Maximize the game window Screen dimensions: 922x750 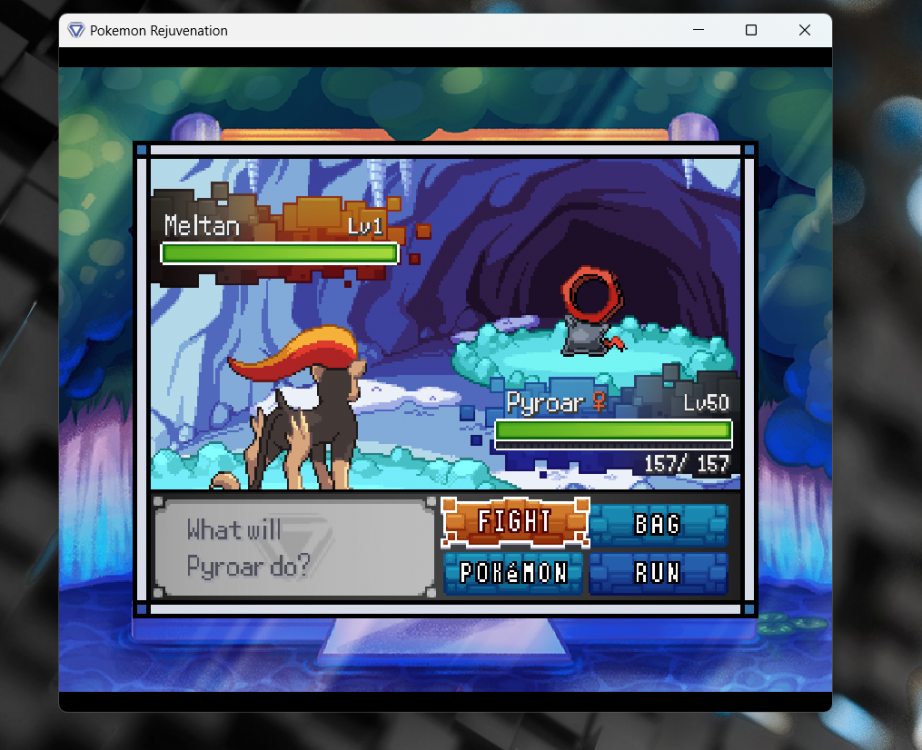click(751, 30)
